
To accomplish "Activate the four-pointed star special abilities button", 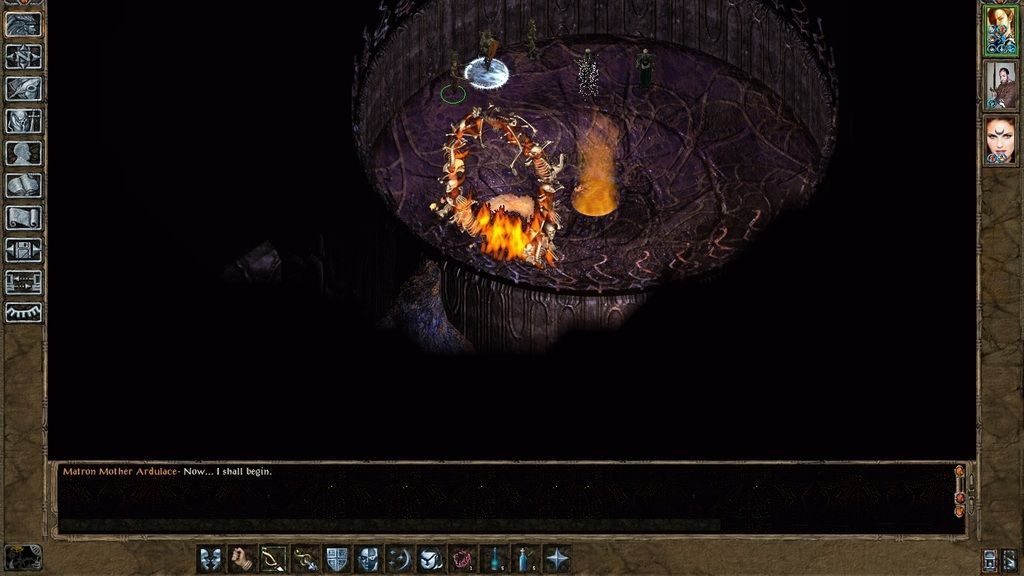I will click(557, 558).
